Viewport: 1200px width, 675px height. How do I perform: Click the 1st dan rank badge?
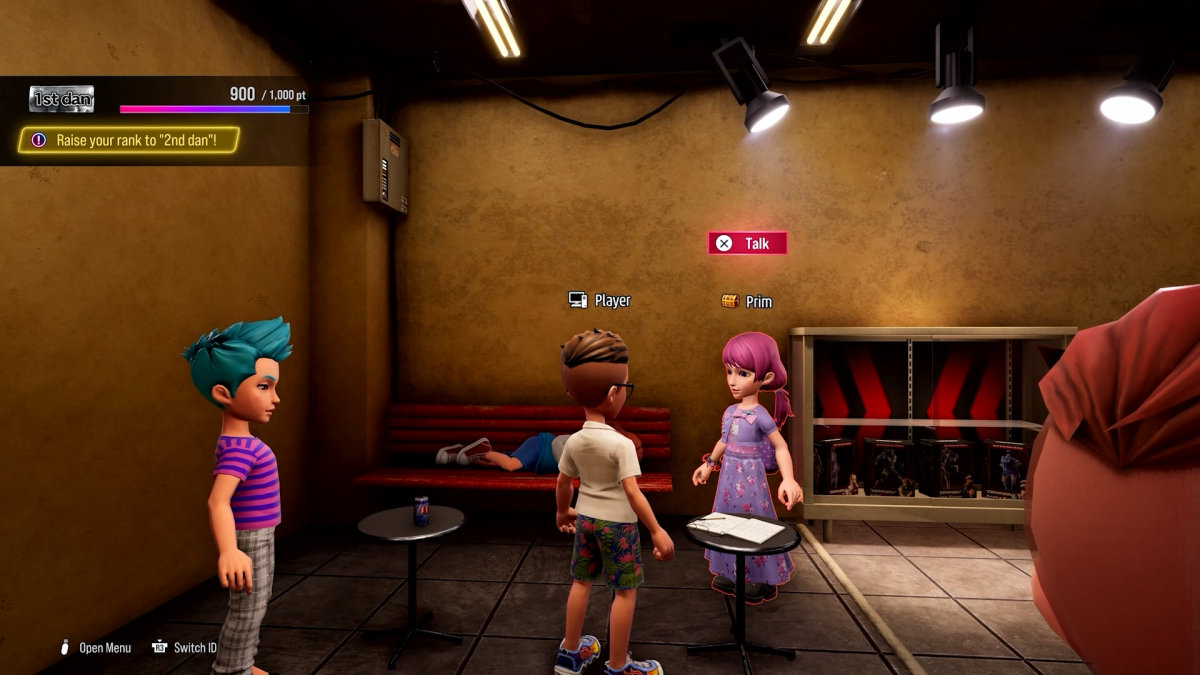(x=62, y=98)
